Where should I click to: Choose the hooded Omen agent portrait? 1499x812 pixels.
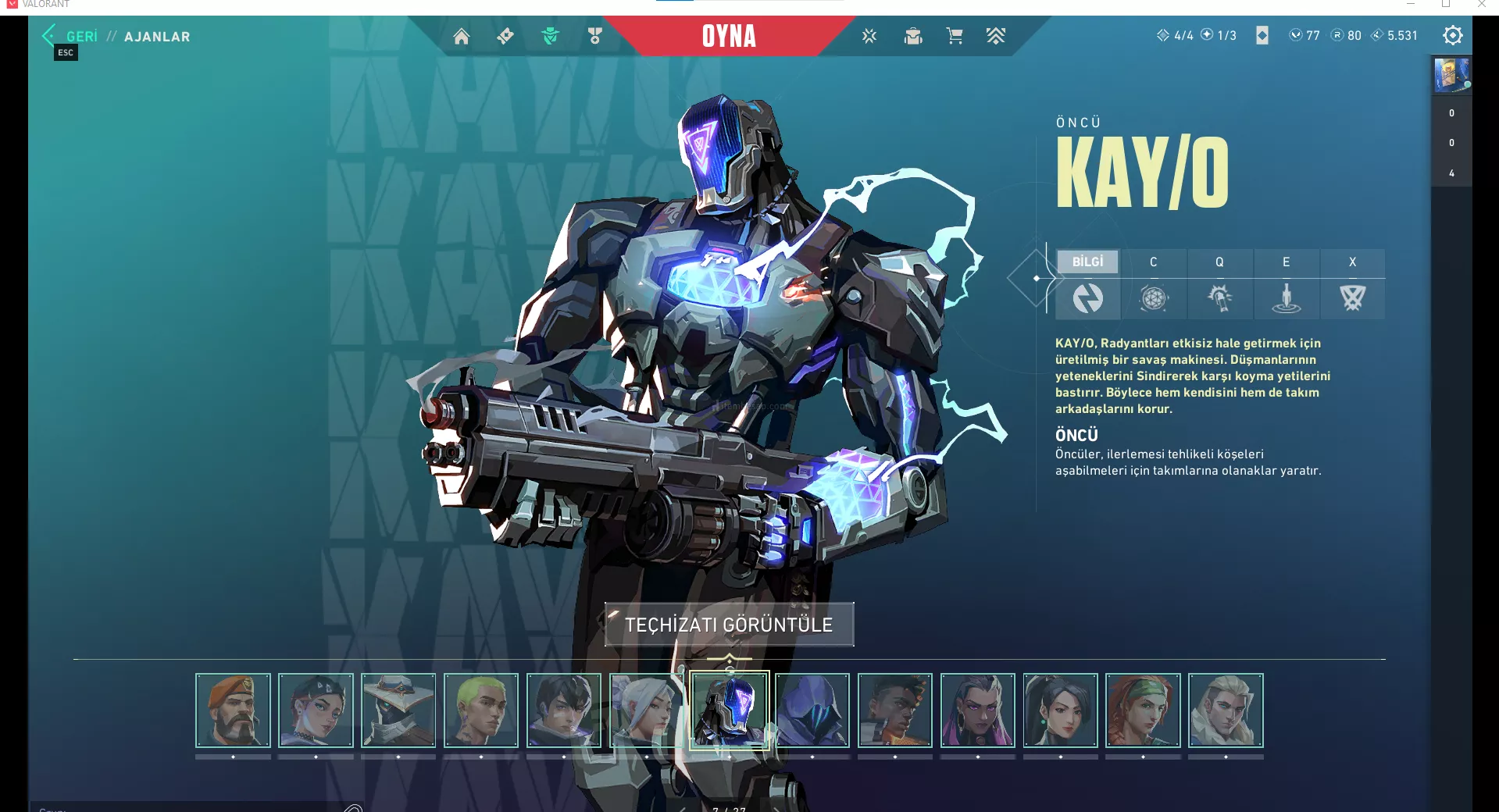[x=812, y=710]
